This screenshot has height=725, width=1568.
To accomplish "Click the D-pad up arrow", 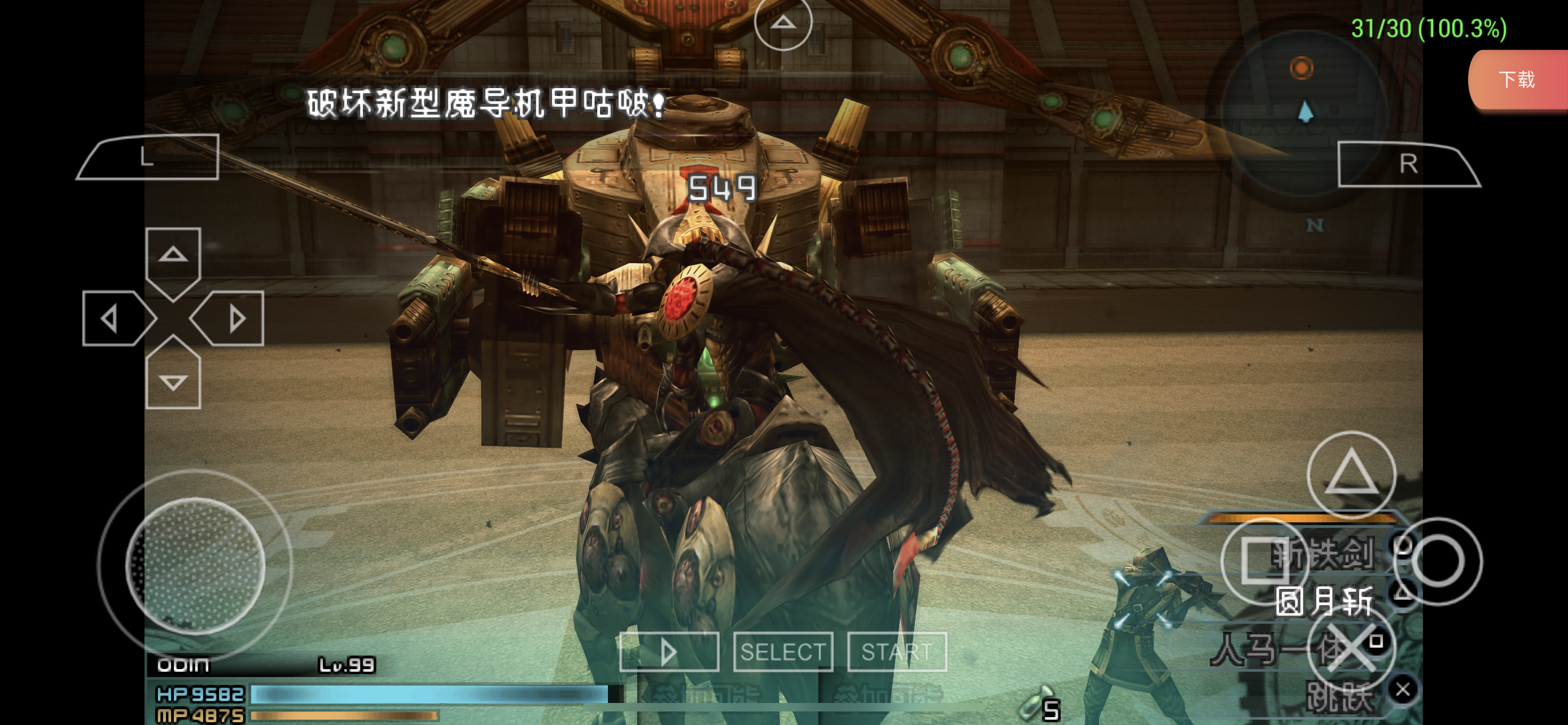I will pos(173,256).
